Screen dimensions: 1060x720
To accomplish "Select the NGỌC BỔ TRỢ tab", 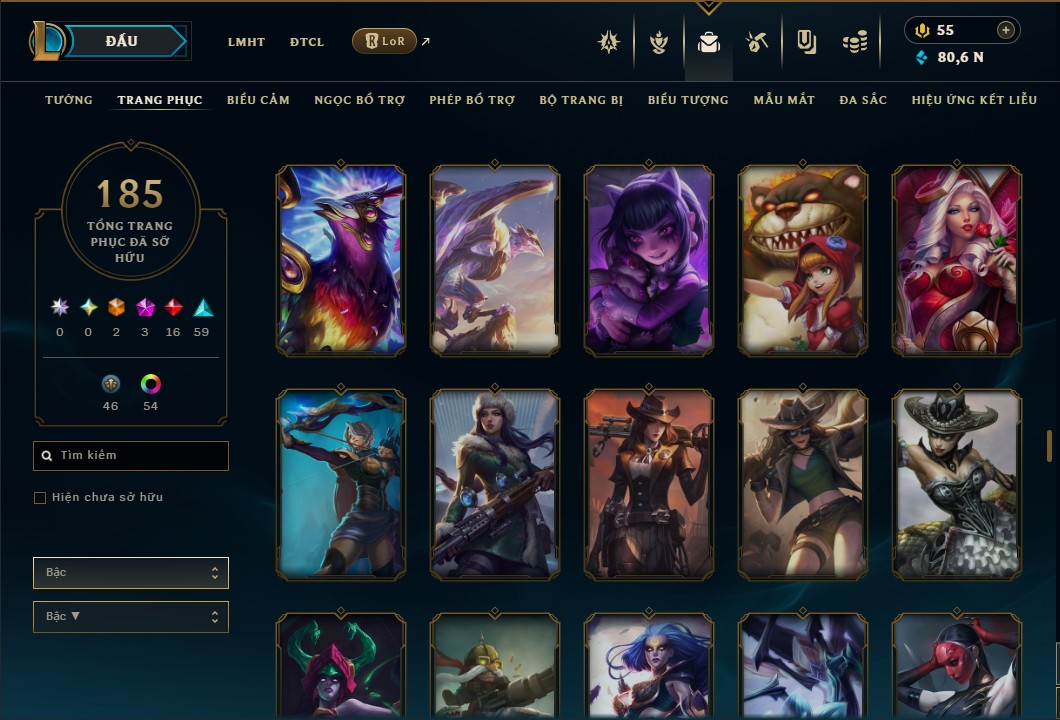I will pyautogui.click(x=359, y=100).
